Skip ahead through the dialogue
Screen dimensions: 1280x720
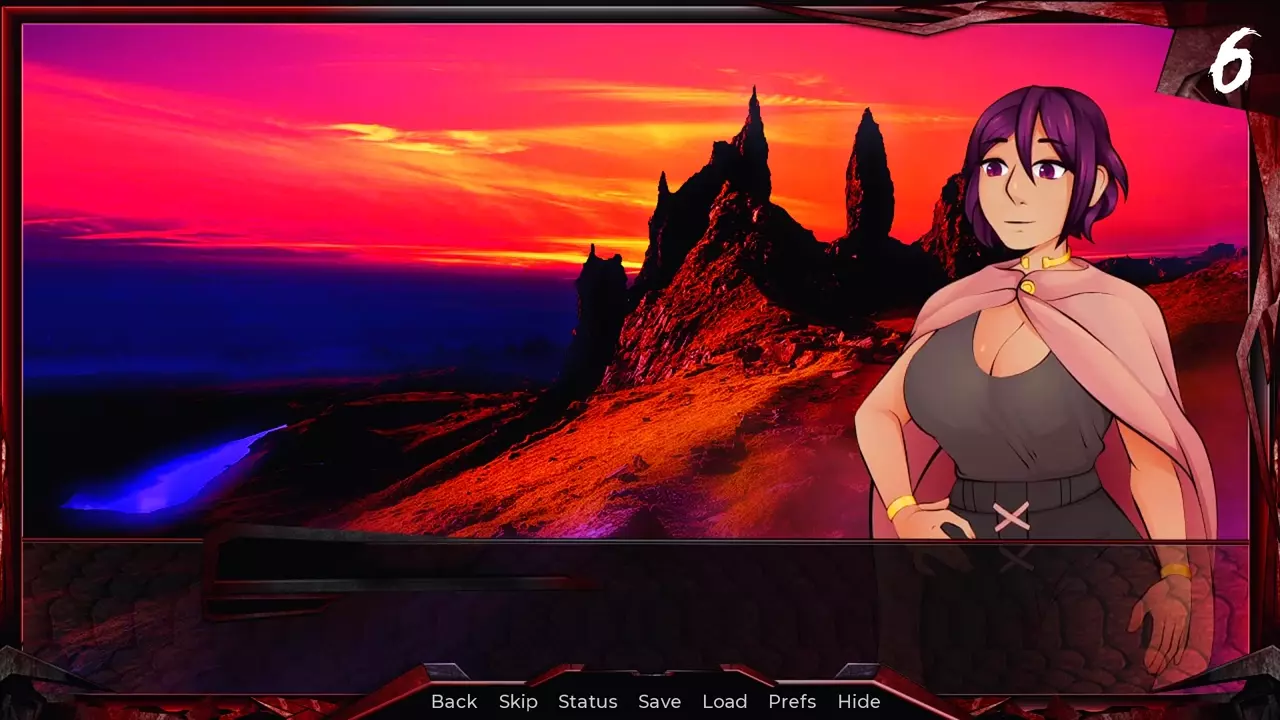(518, 702)
